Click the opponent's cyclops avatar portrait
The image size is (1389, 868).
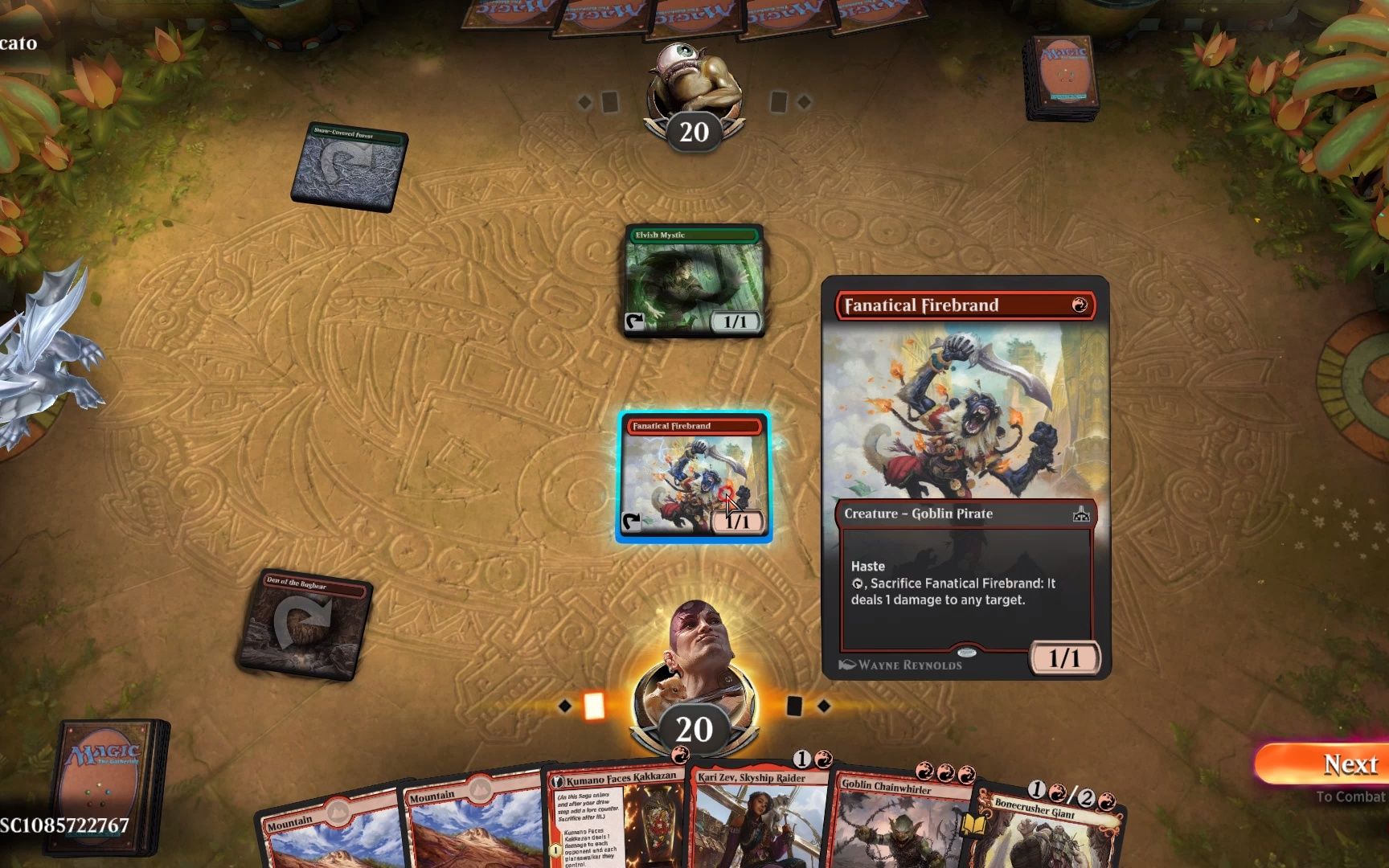693,80
